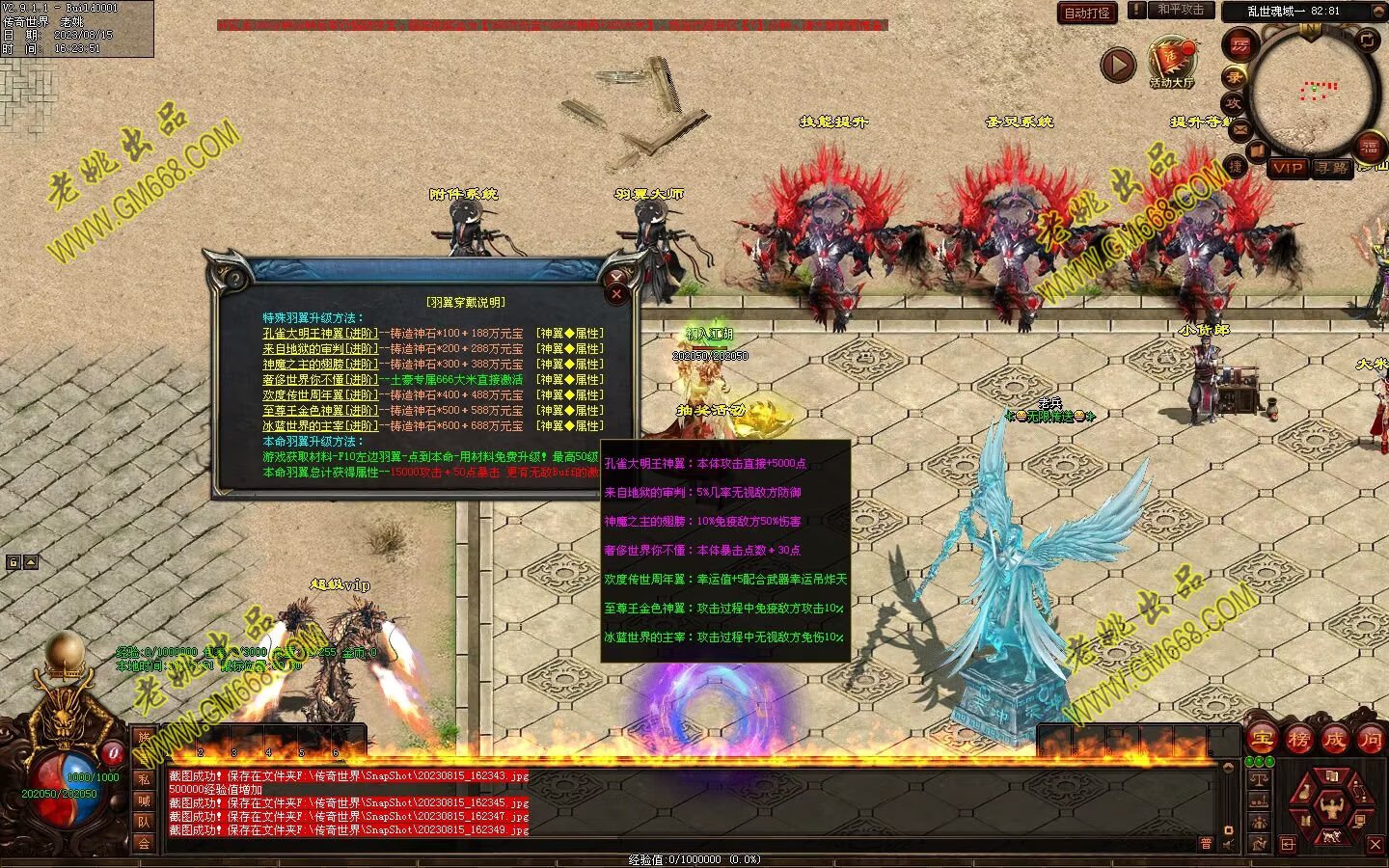Open the trade scales icon

[x=1259, y=779]
